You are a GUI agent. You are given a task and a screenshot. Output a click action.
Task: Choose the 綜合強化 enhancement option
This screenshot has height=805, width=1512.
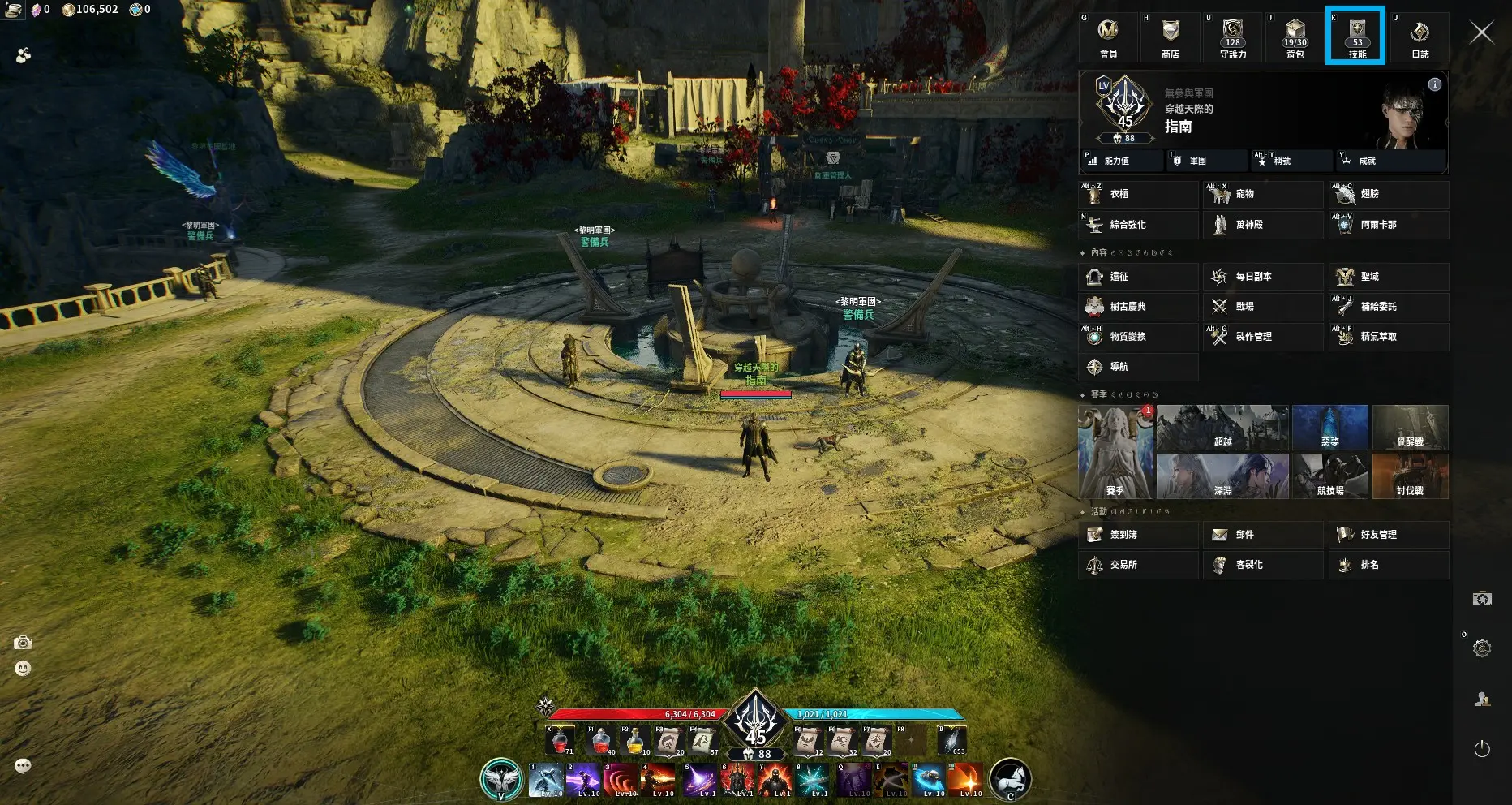pos(1138,225)
